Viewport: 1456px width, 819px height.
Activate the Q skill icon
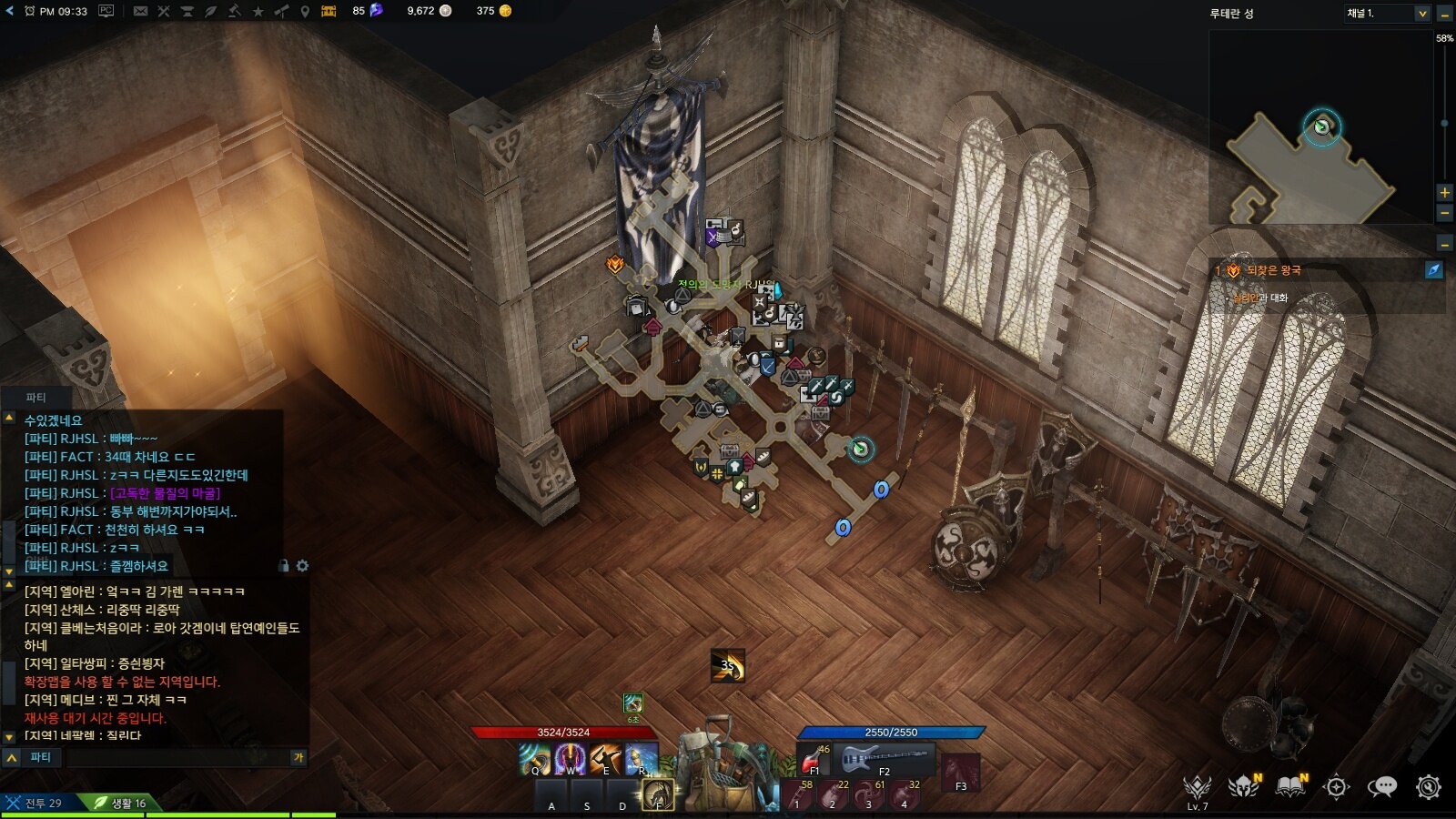[x=534, y=759]
